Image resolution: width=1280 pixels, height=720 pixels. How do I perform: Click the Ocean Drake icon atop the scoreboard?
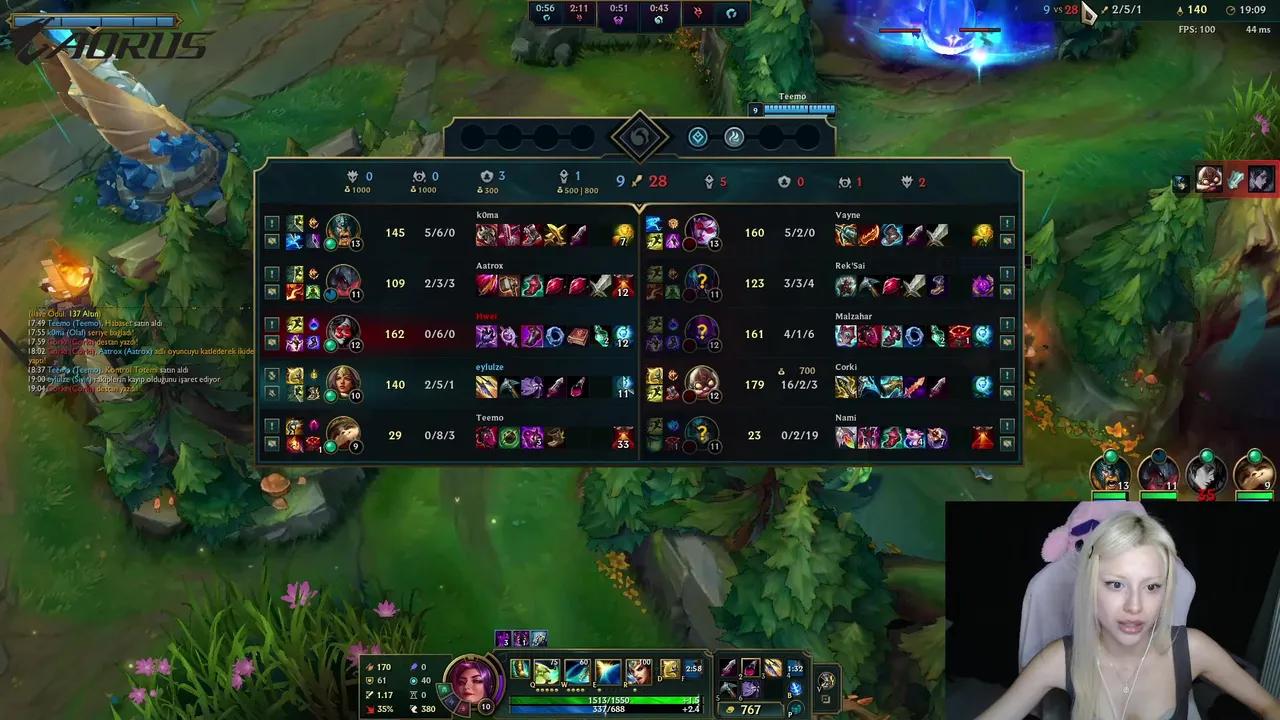(698, 137)
